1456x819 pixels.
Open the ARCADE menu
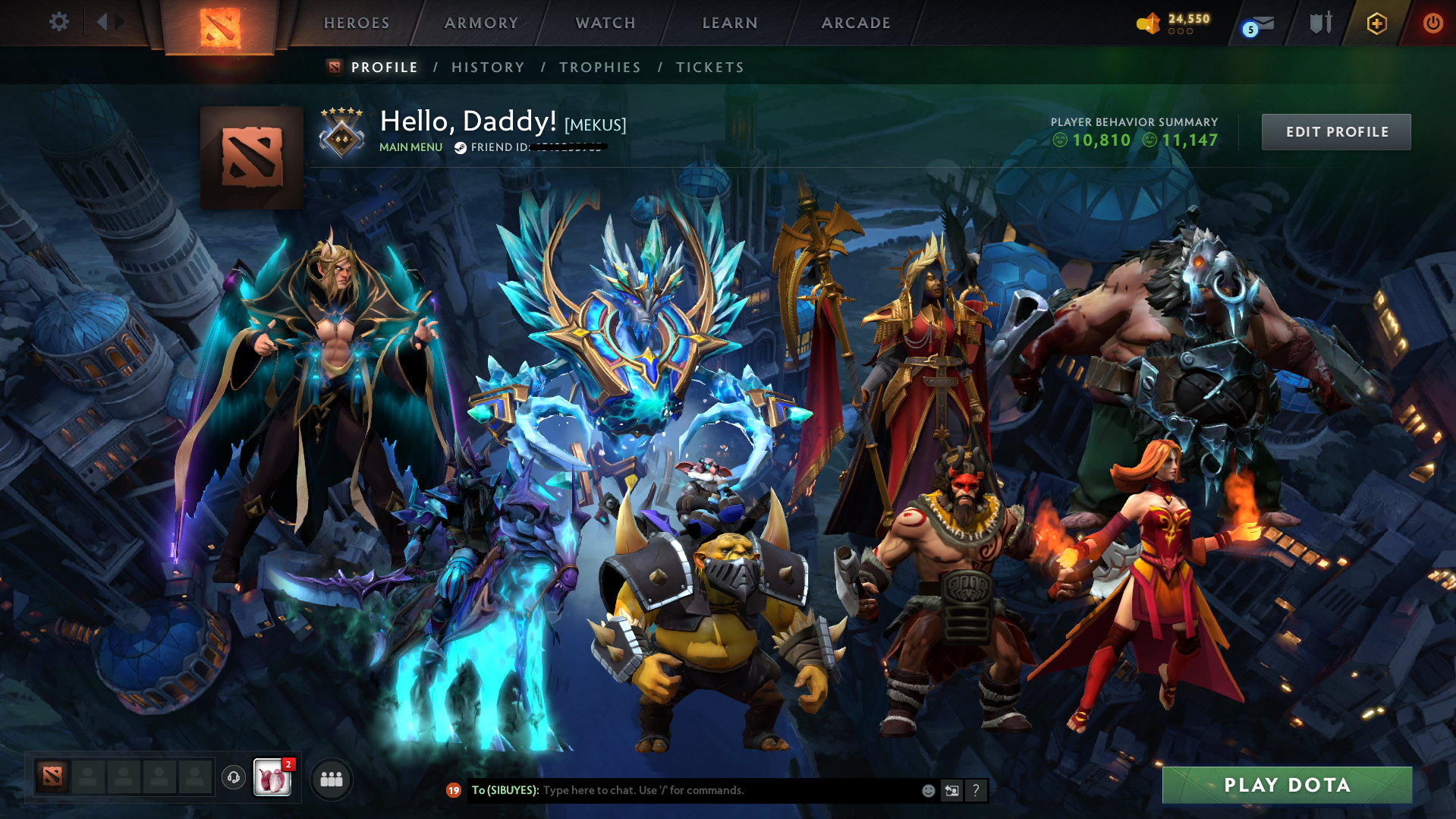pyautogui.click(x=856, y=23)
